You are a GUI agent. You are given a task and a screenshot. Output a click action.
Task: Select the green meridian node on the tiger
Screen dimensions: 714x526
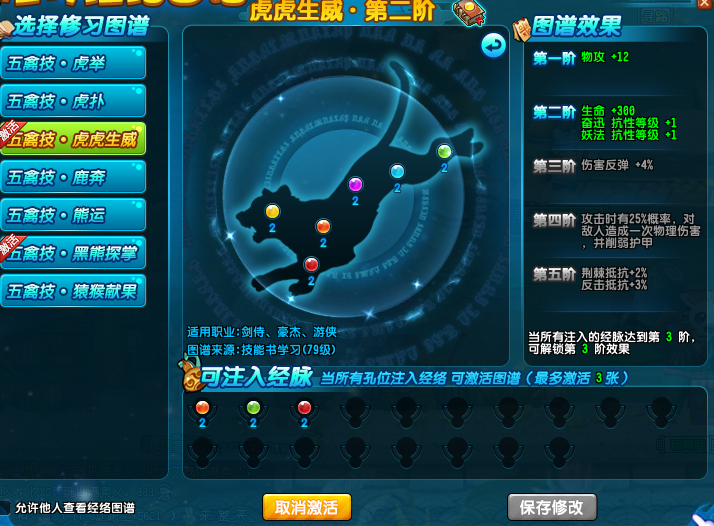coord(444,152)
